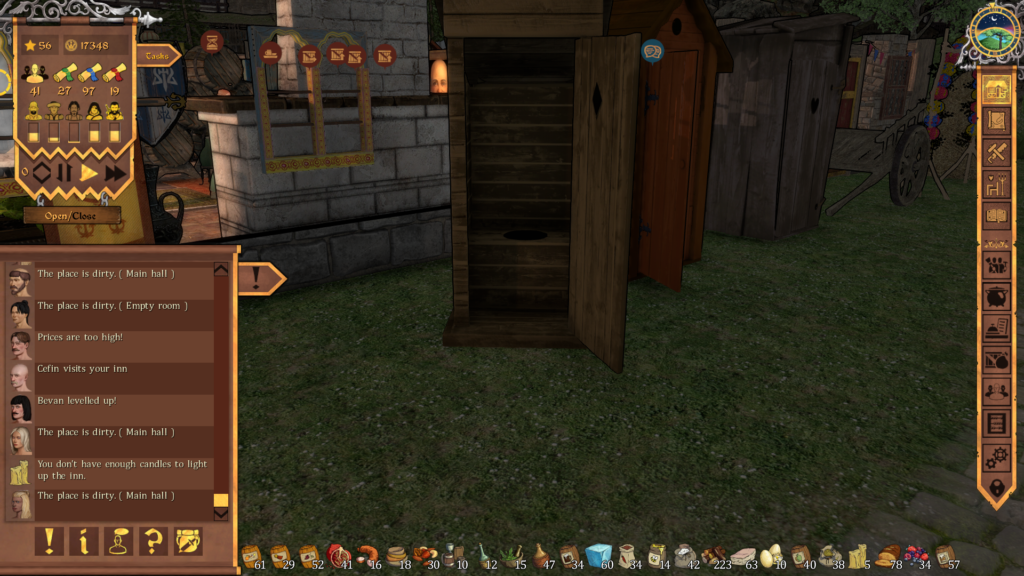Open the question mark message filter
The height and width of the screenshot is (576, 1024).
153,541
